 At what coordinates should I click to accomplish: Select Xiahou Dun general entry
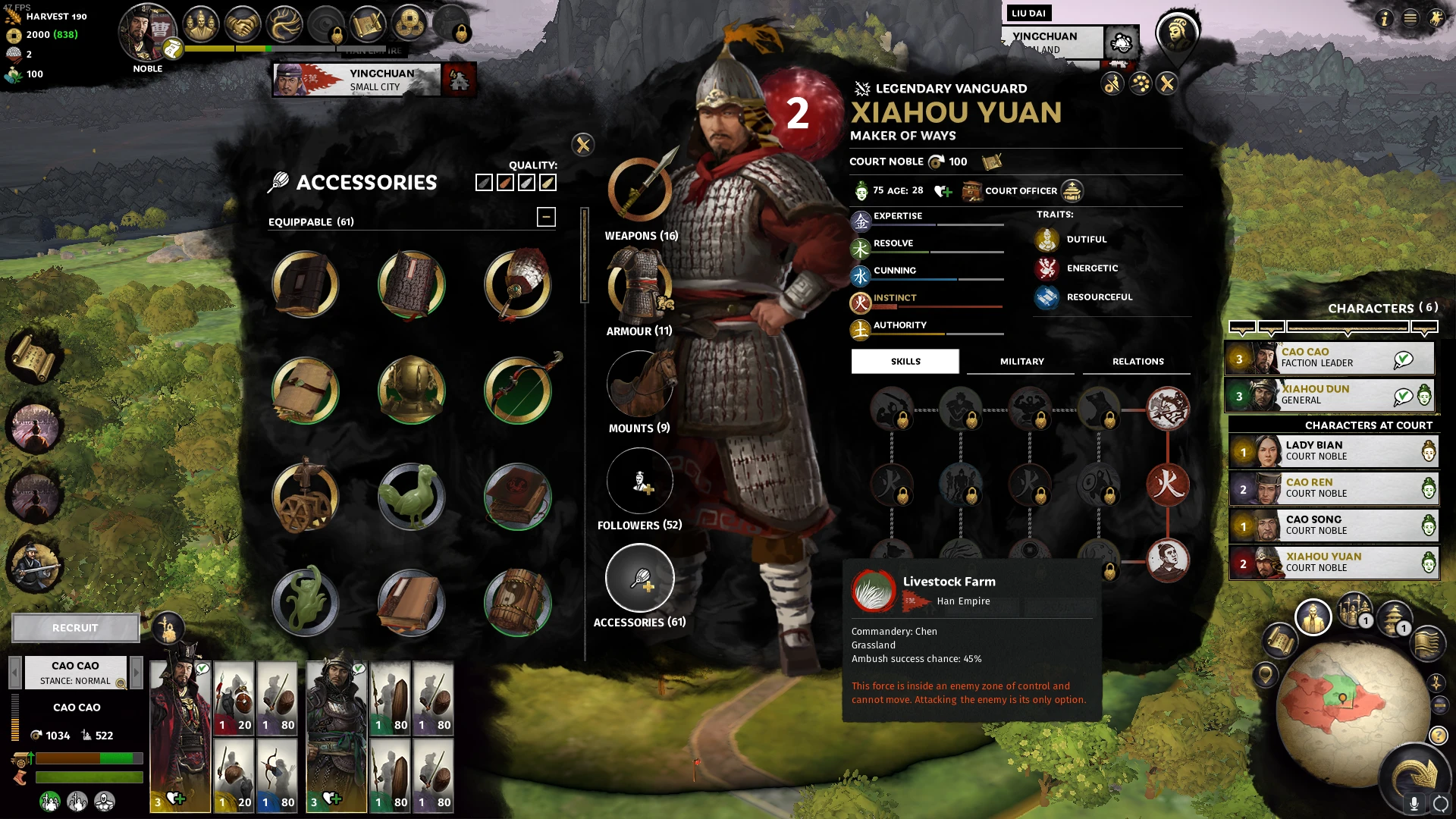(1329, 395)
